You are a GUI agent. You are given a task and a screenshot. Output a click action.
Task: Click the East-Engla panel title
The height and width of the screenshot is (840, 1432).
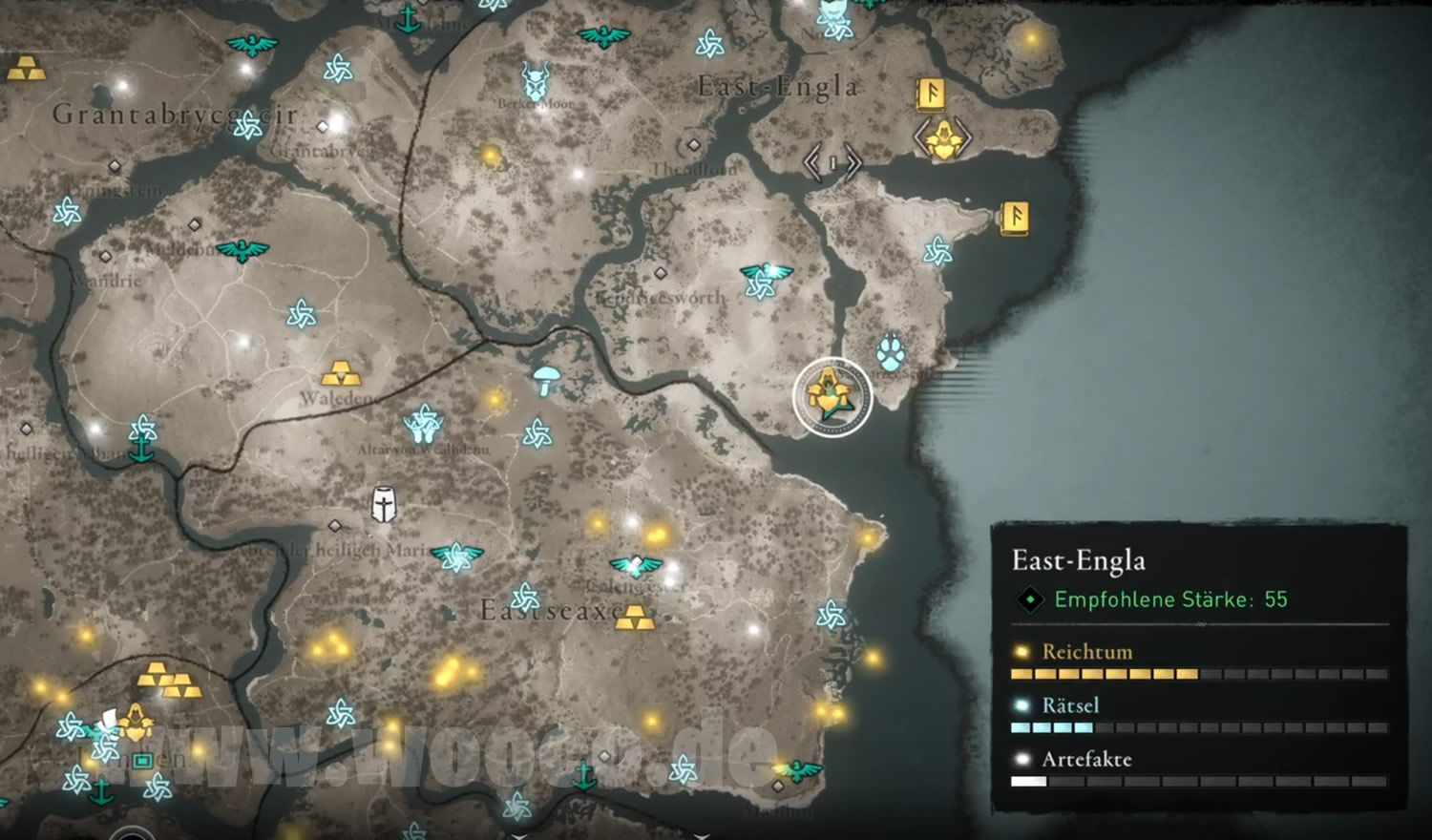[x=1079, y=561]
